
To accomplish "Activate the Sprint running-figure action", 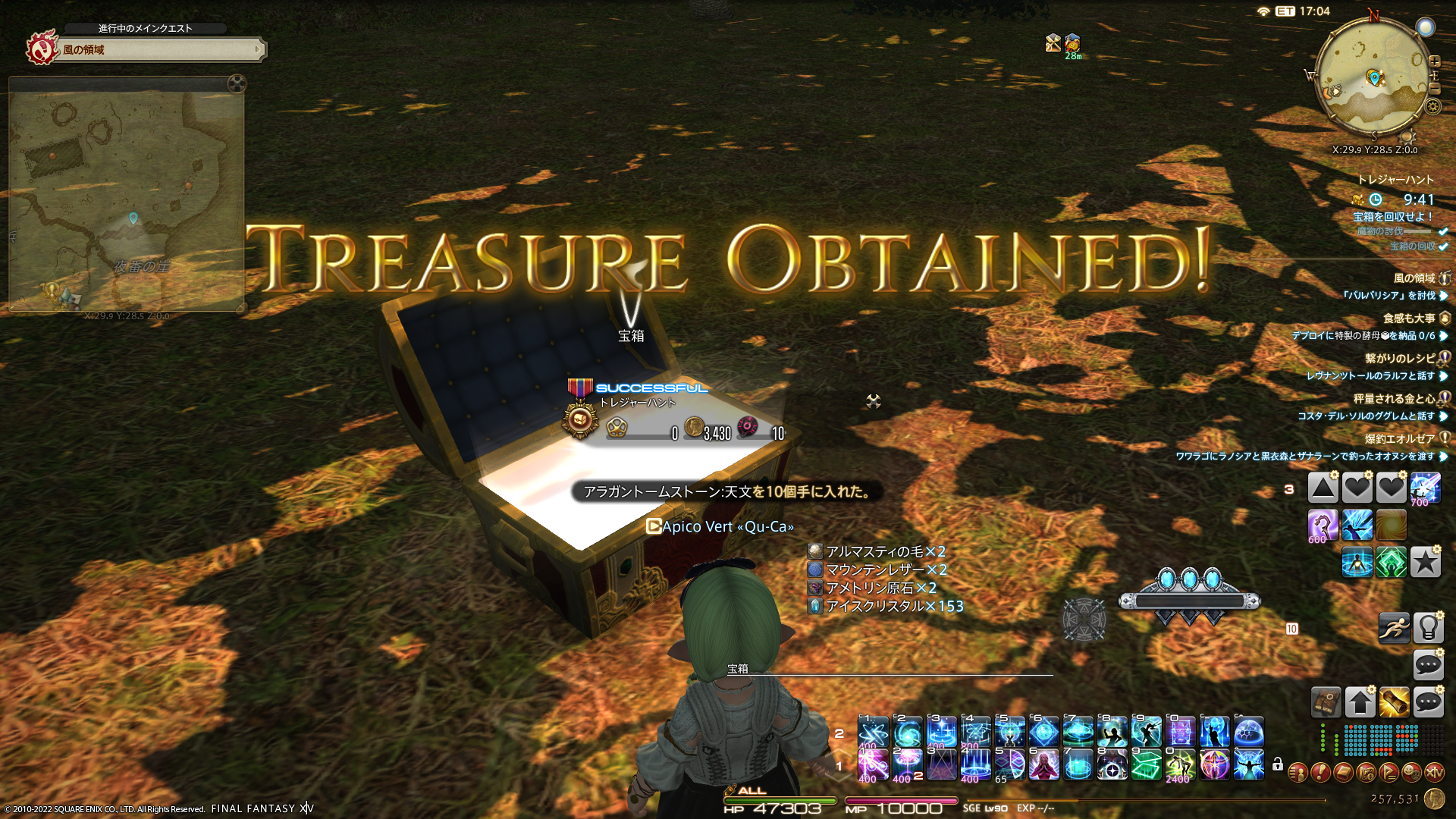I will click(1394, 628).
